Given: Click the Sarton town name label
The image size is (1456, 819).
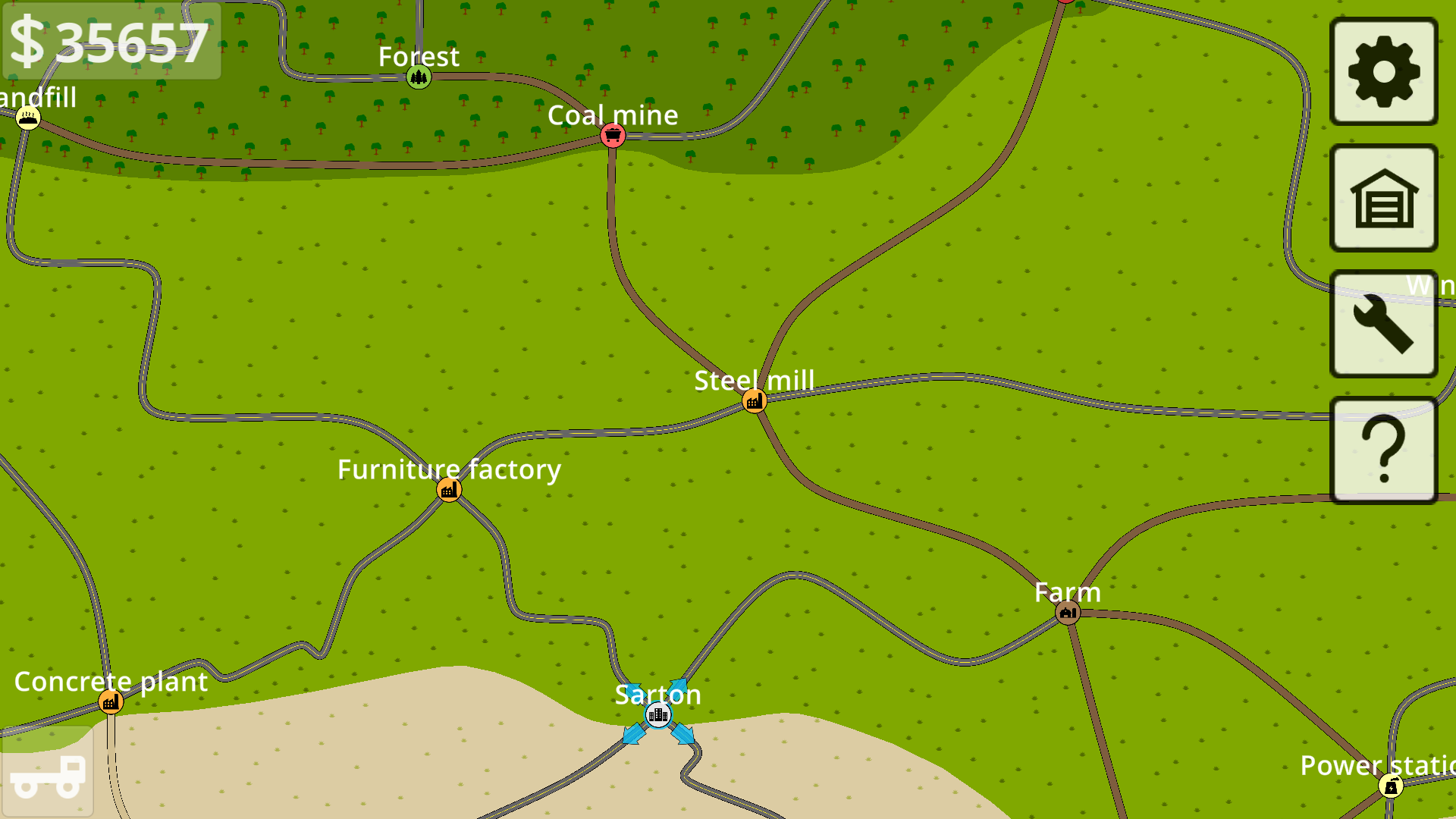Looking at the screenshot, I should [658, 694].
